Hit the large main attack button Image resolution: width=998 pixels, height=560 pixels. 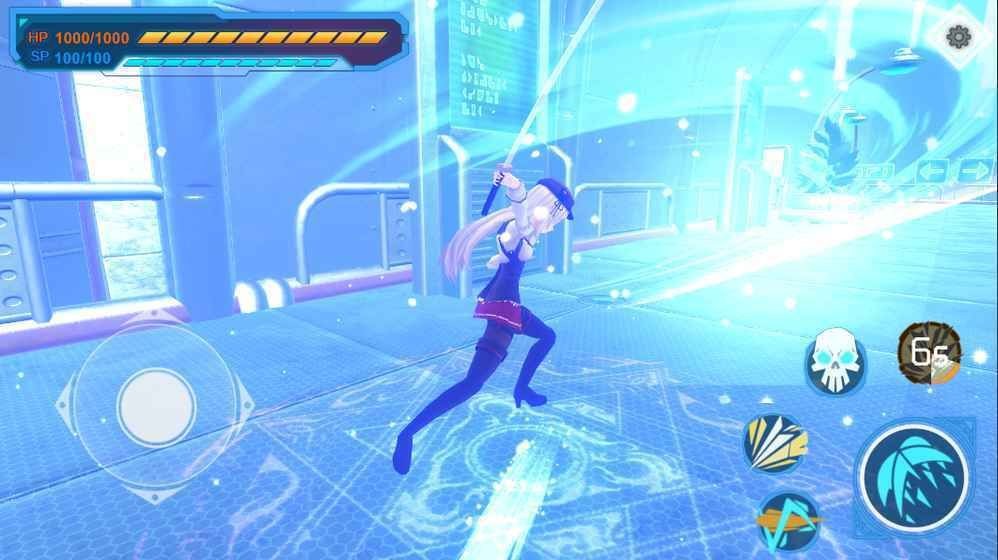pos(914,476)
